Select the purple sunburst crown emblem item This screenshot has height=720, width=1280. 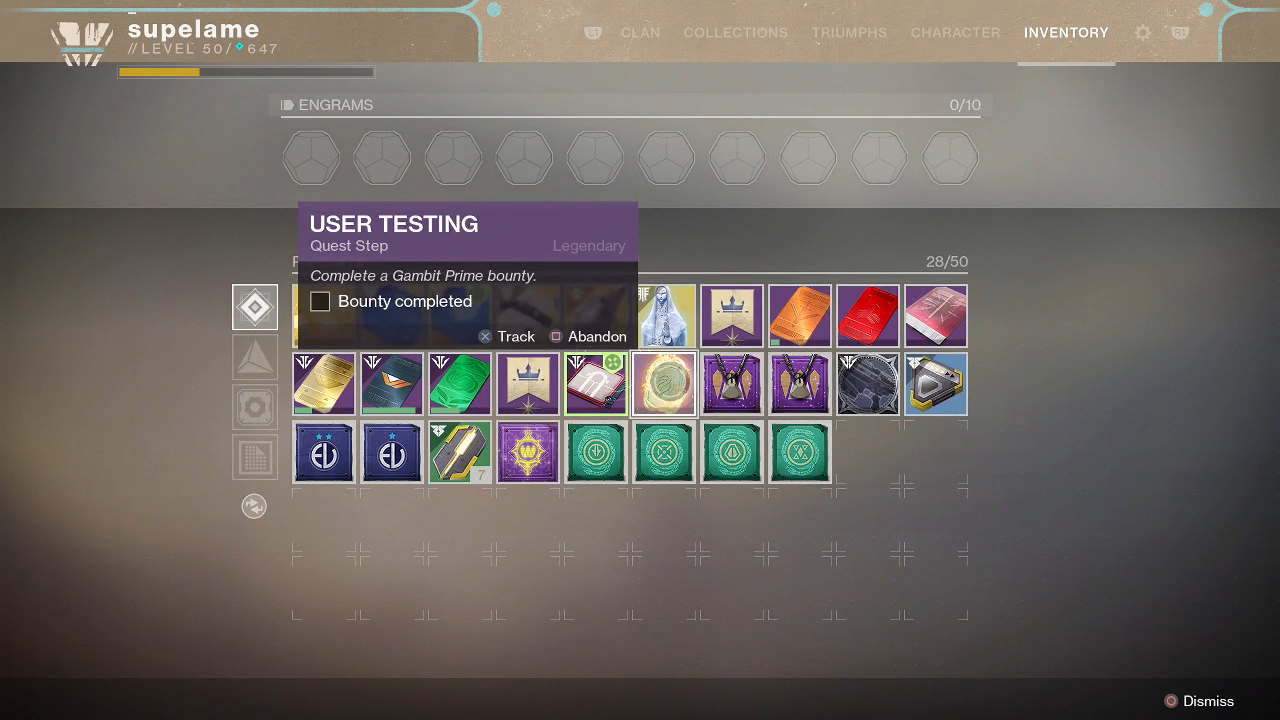[x=528, y=452]
